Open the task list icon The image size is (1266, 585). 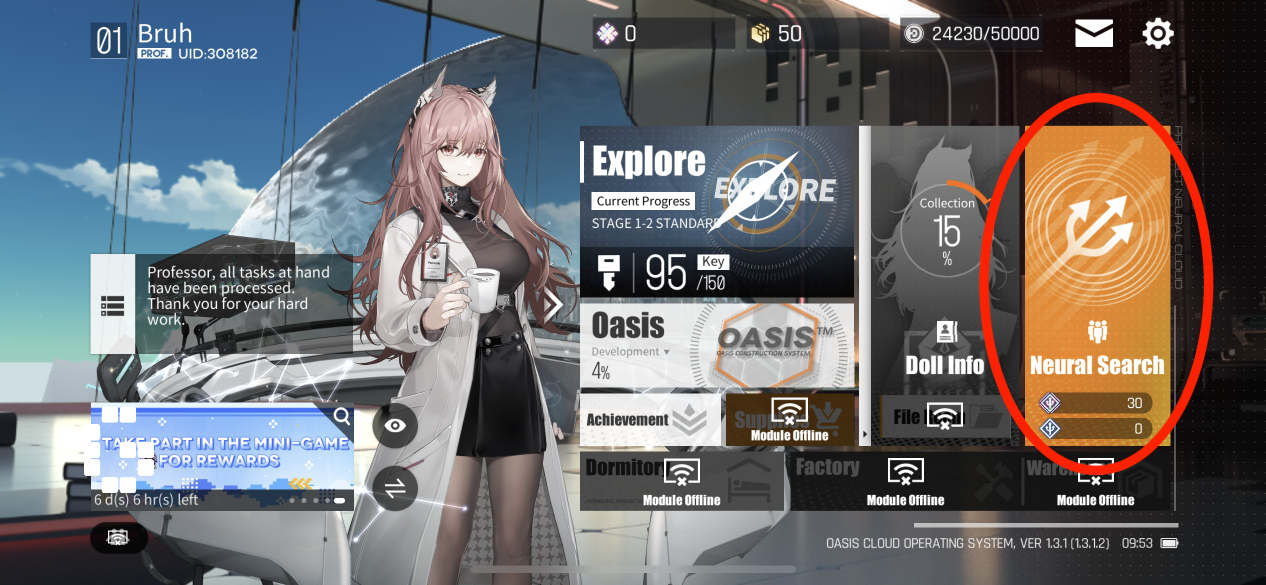112,305
